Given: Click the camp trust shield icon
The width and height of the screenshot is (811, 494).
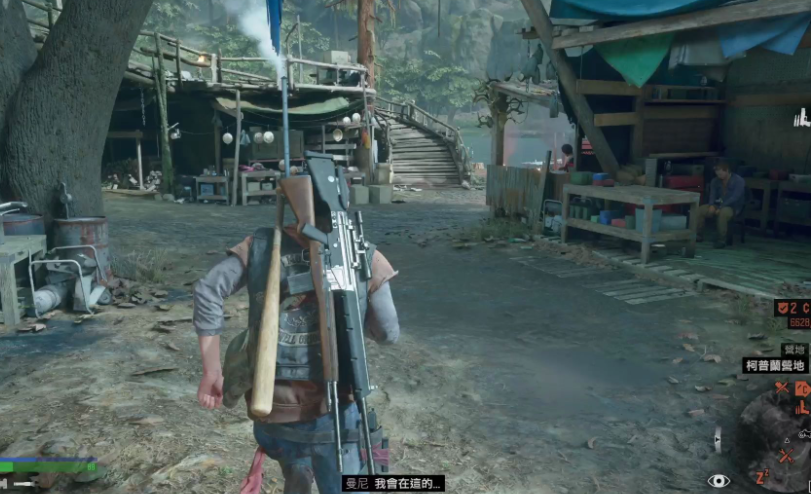Looking at the screenshot, I should click(782, 308).
